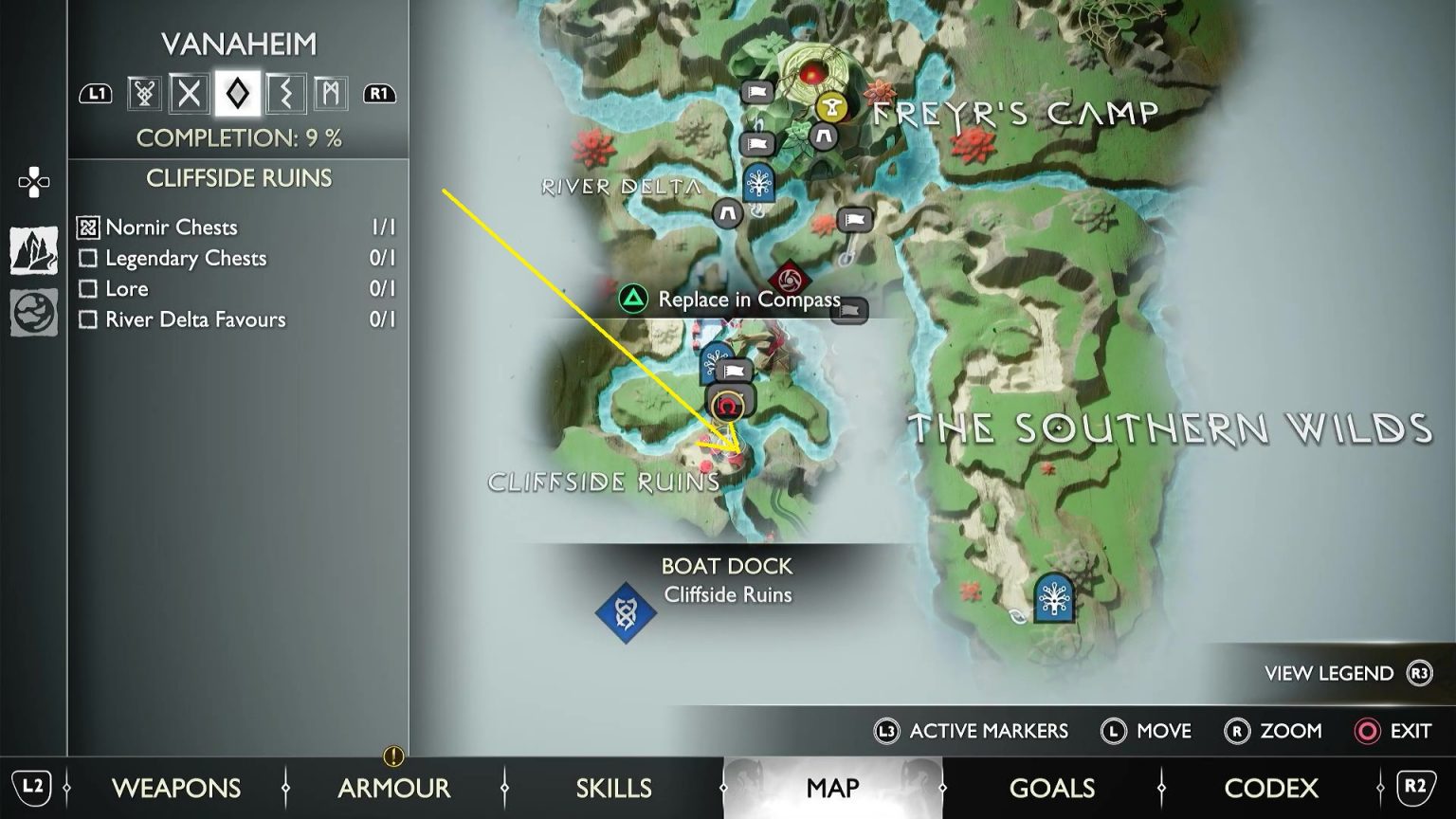
Task: Click the View Legend button
Action: [1331, 674]
